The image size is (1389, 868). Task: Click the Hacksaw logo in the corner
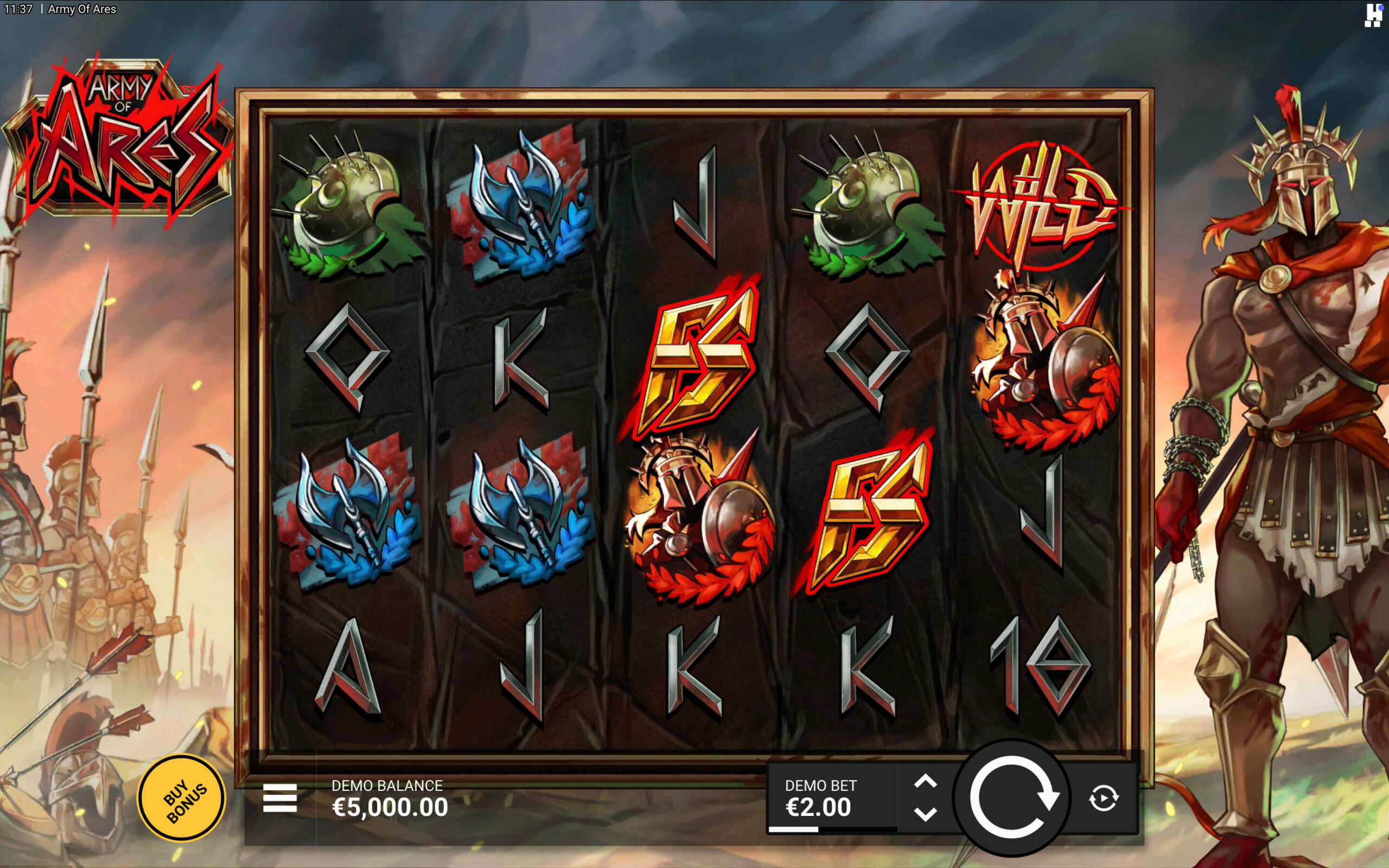point(1373,15)
